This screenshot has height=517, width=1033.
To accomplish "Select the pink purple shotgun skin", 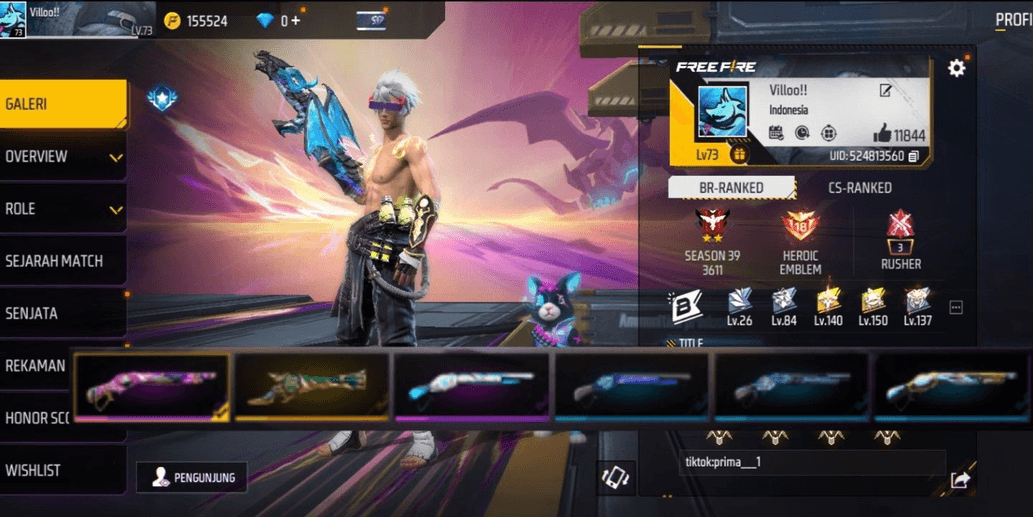I will (152, 386).
